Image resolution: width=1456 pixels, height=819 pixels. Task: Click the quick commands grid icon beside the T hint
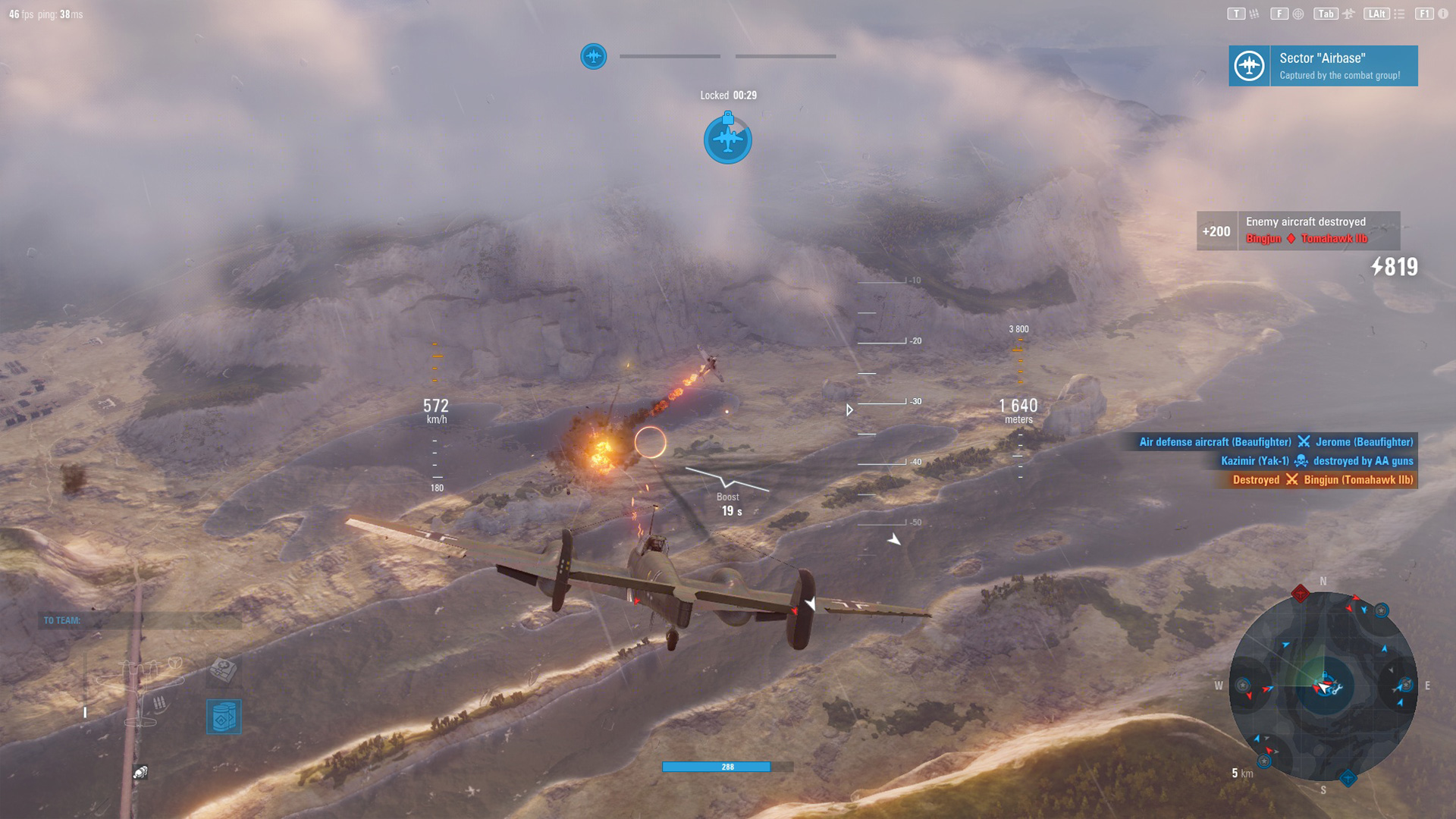pyautogui.click(x=1254, y=13)
